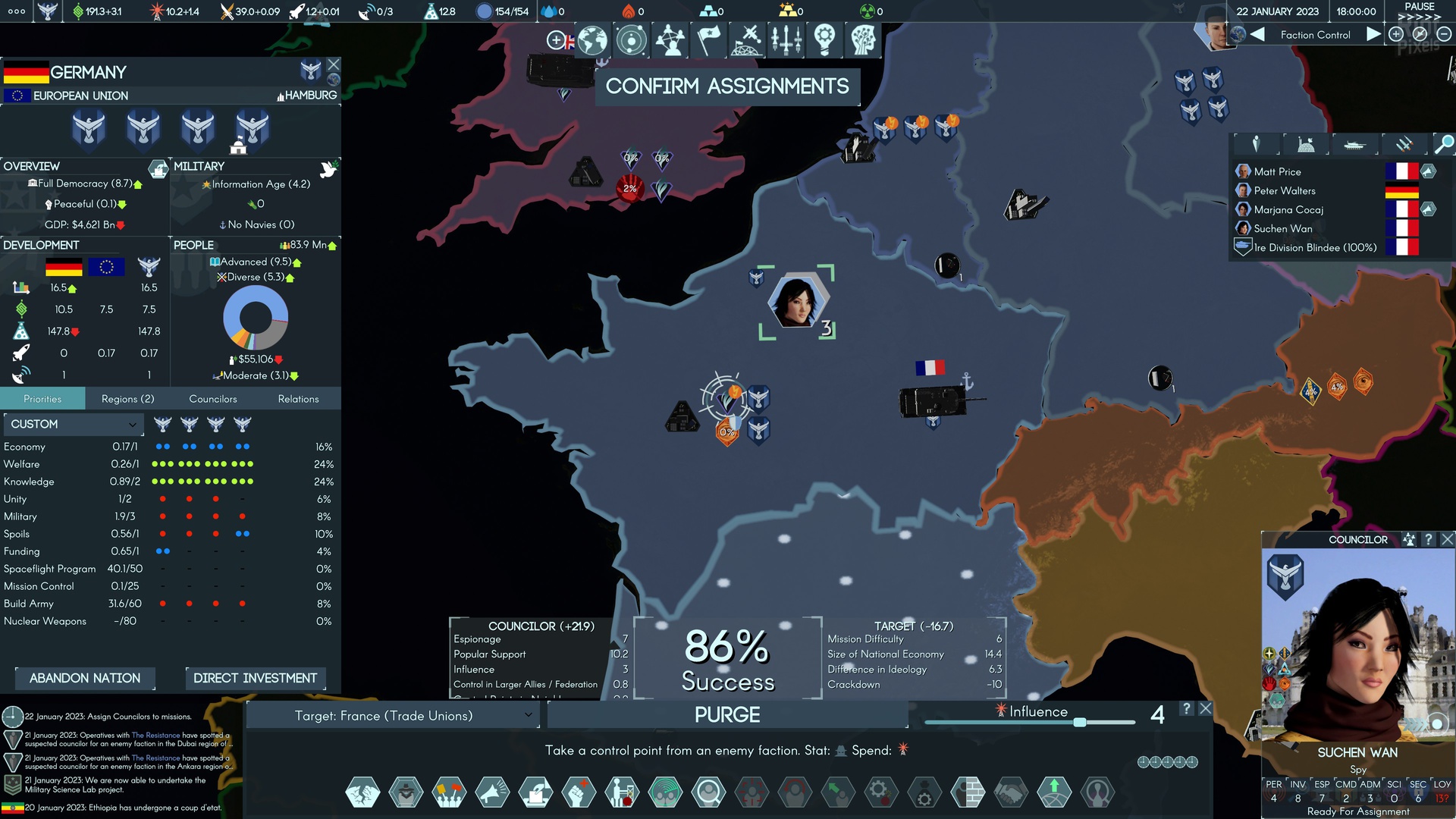Click the Abandon Nation button
This screenshot has width=1456, height=819.
pos(85,678)
